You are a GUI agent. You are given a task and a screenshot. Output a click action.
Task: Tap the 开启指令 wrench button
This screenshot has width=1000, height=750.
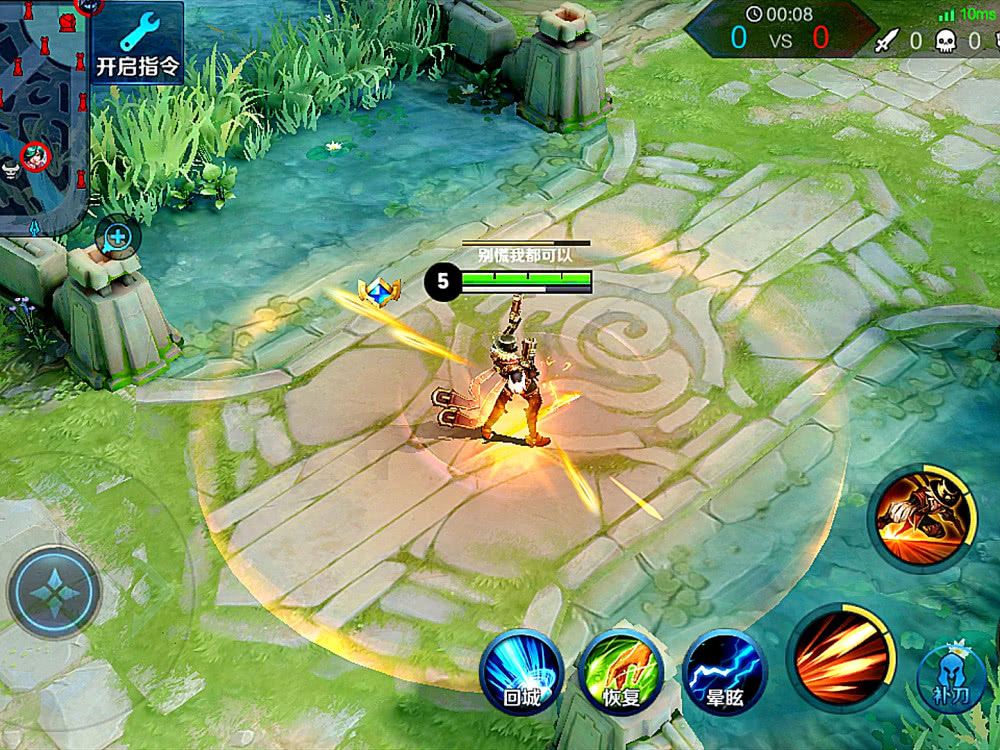tap(137, 42)
